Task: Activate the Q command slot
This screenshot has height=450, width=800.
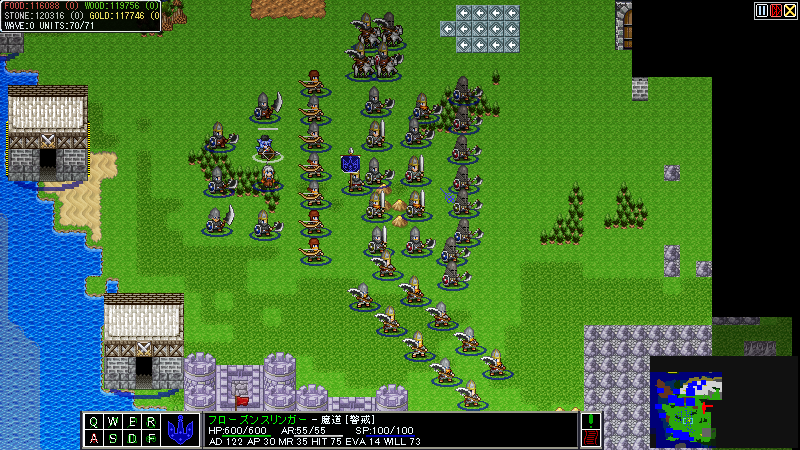Action: click(x=94, y=421)
